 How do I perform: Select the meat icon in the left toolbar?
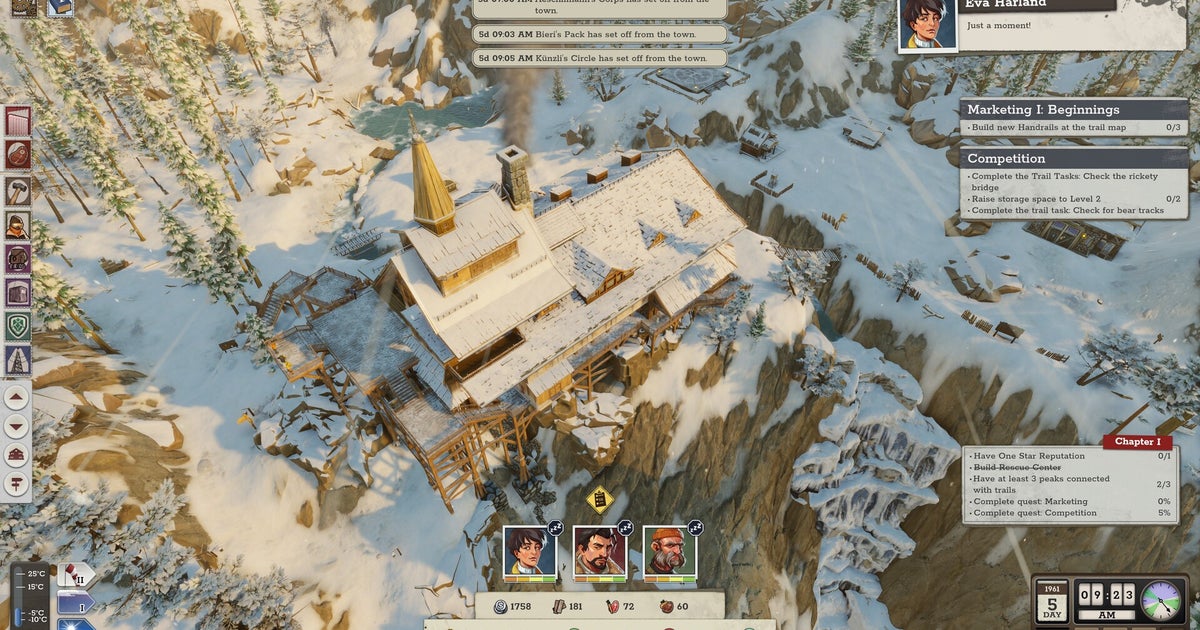18,155
